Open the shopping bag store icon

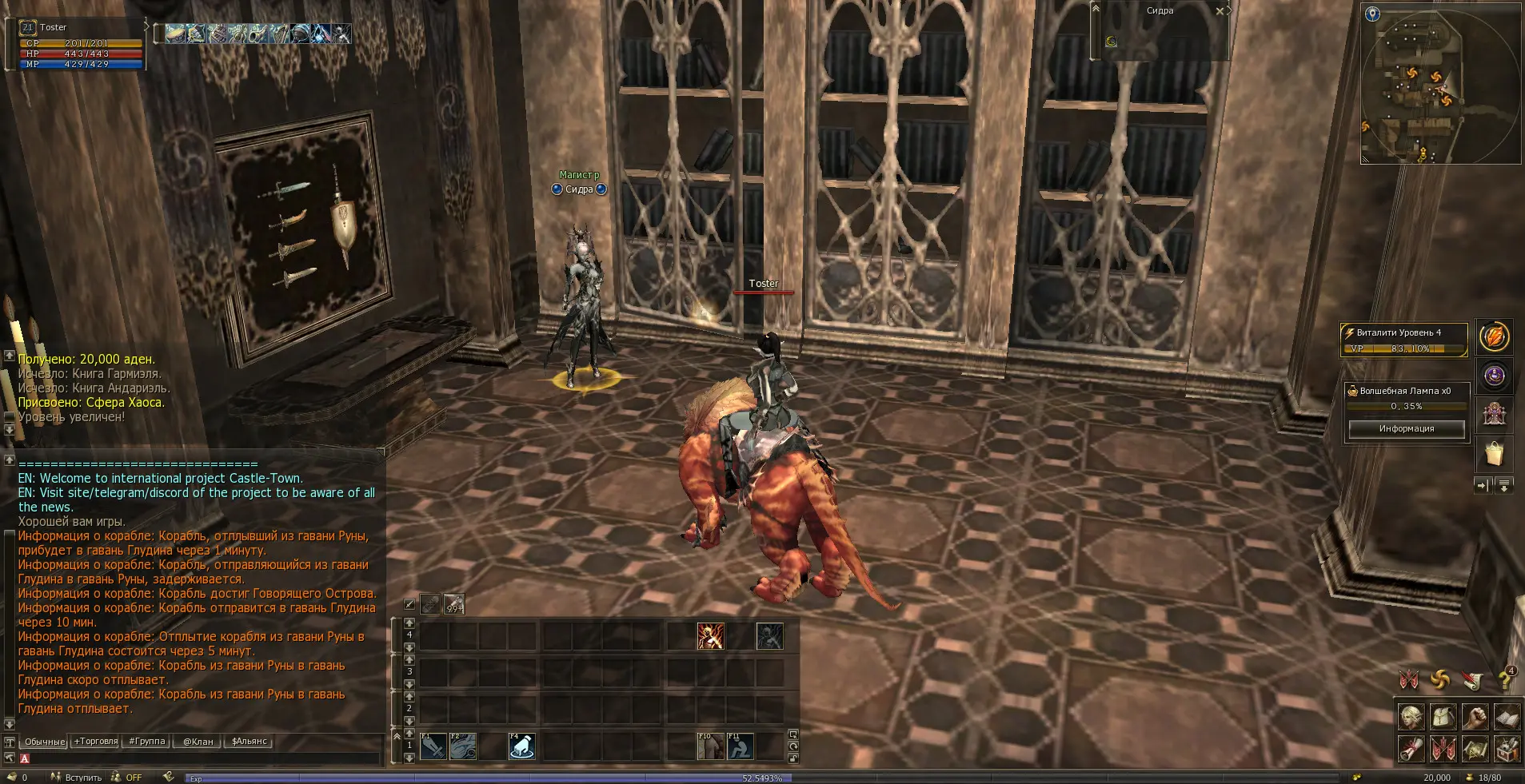[1494, 454]
